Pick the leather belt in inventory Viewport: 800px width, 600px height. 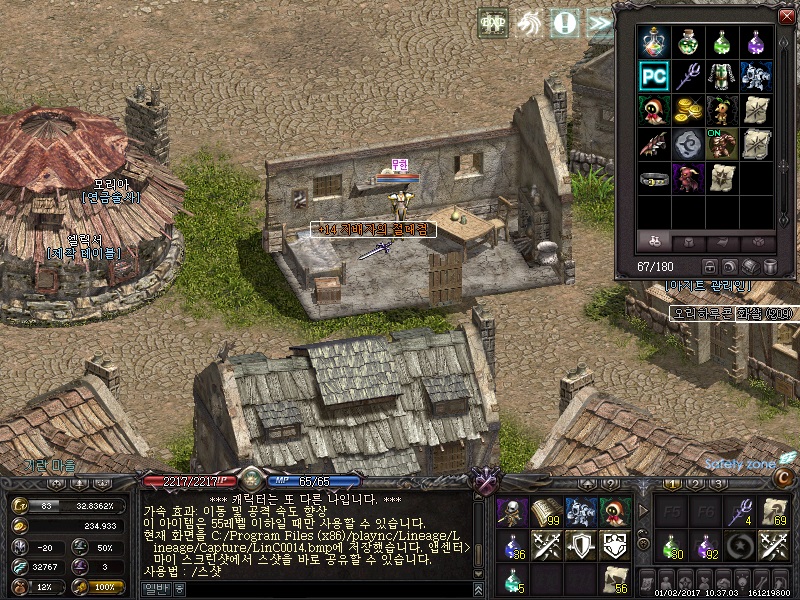point(654,178)
